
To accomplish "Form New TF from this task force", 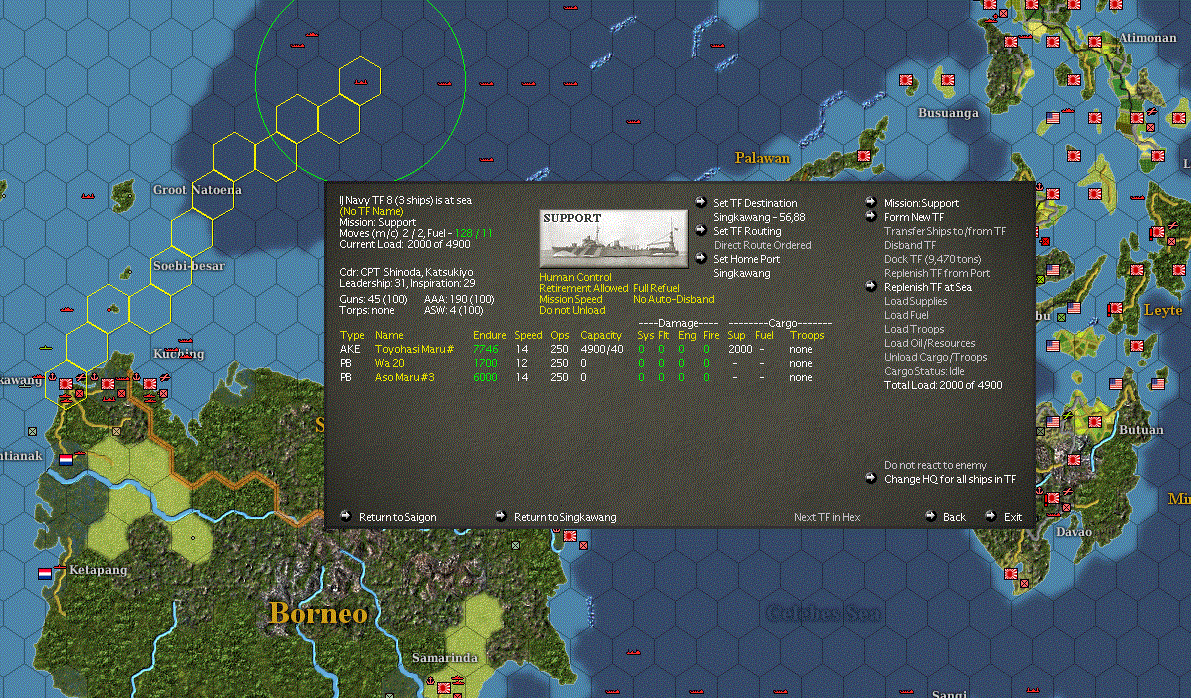I will point(913,217).
